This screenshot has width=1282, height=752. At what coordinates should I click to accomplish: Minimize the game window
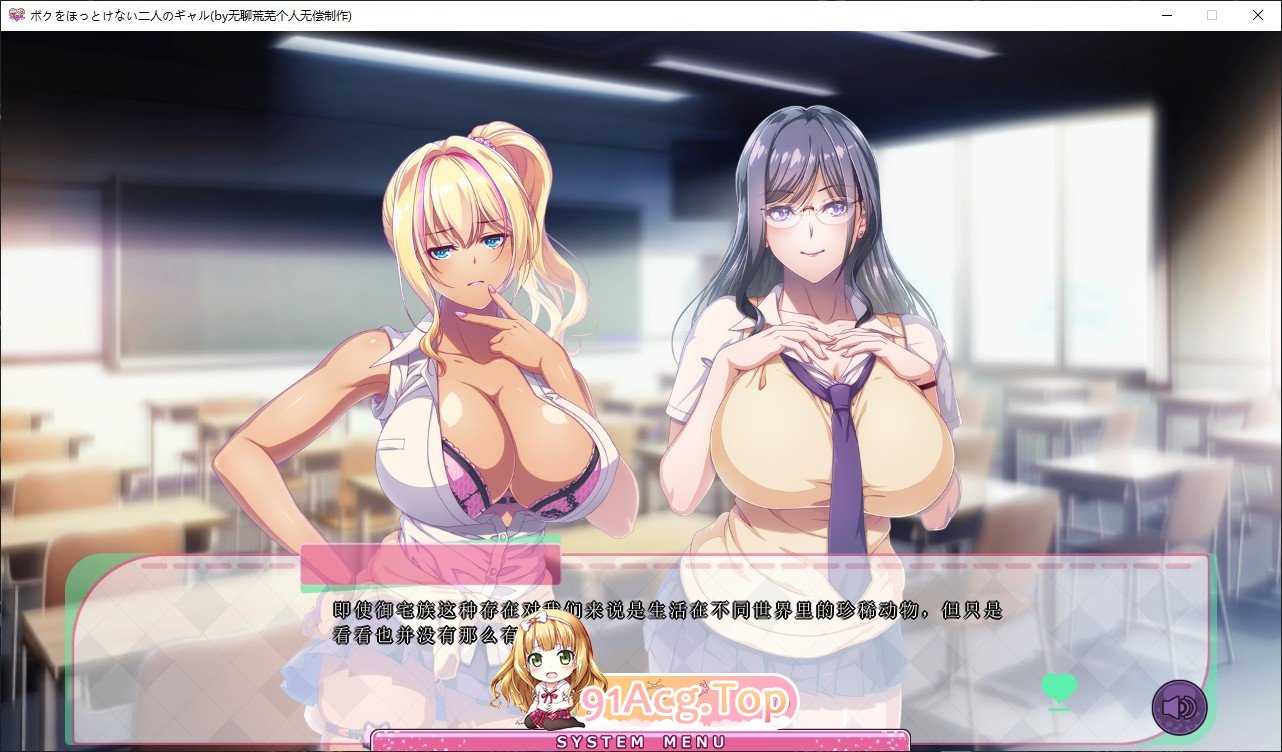1166,15
